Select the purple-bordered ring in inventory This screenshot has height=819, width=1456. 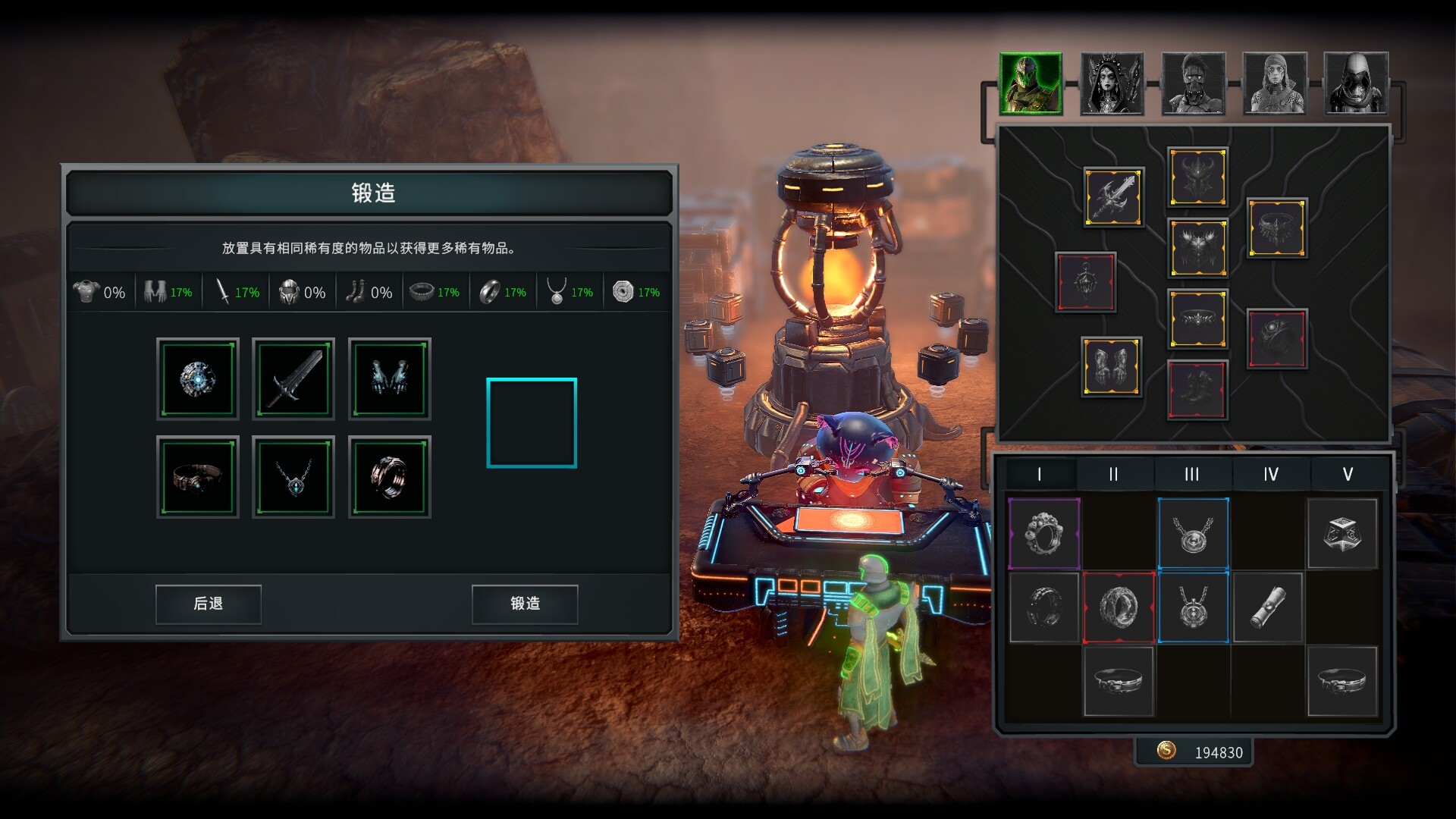[x=1044, y=534]
